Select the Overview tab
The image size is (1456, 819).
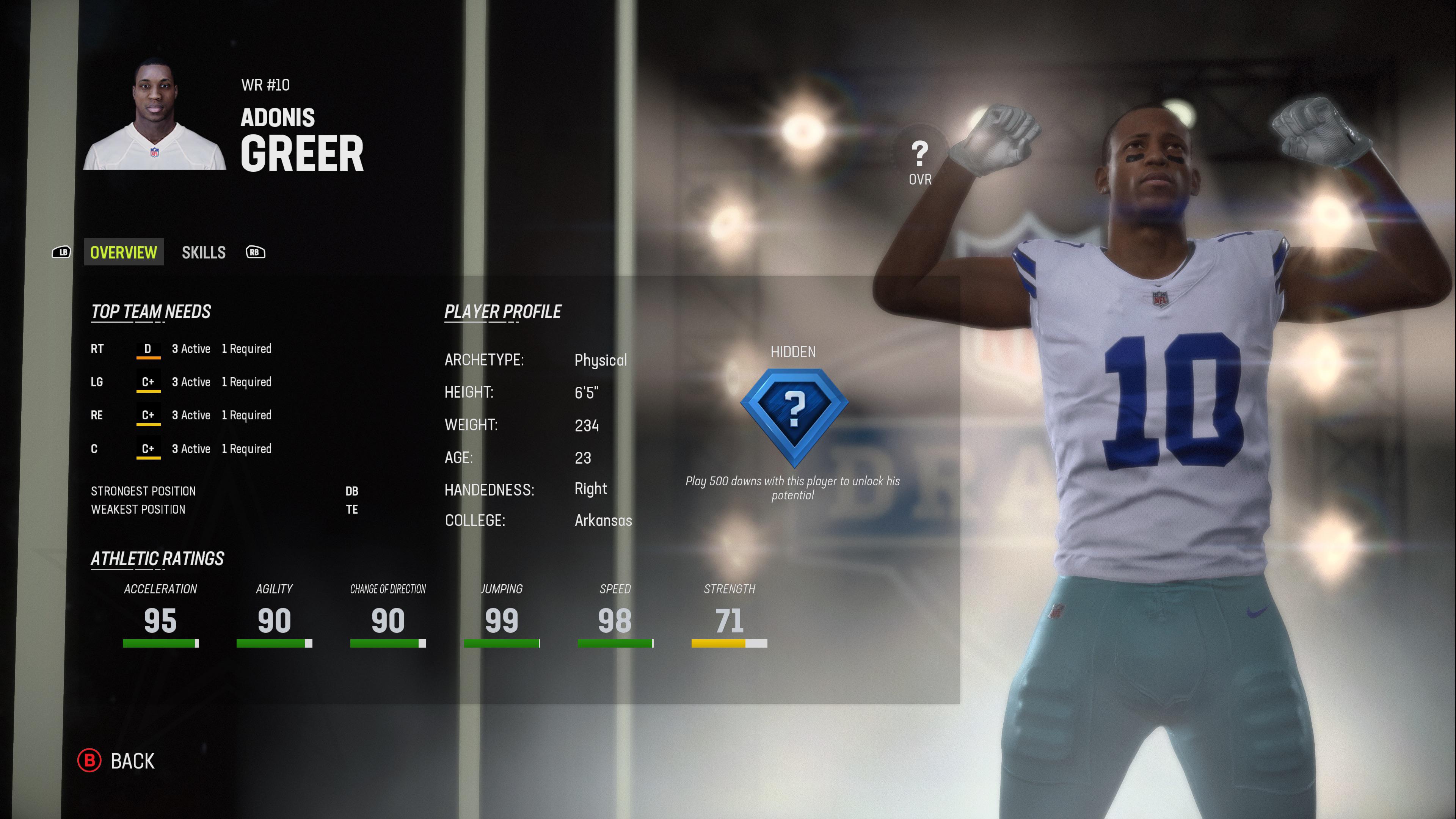point(123,252)
